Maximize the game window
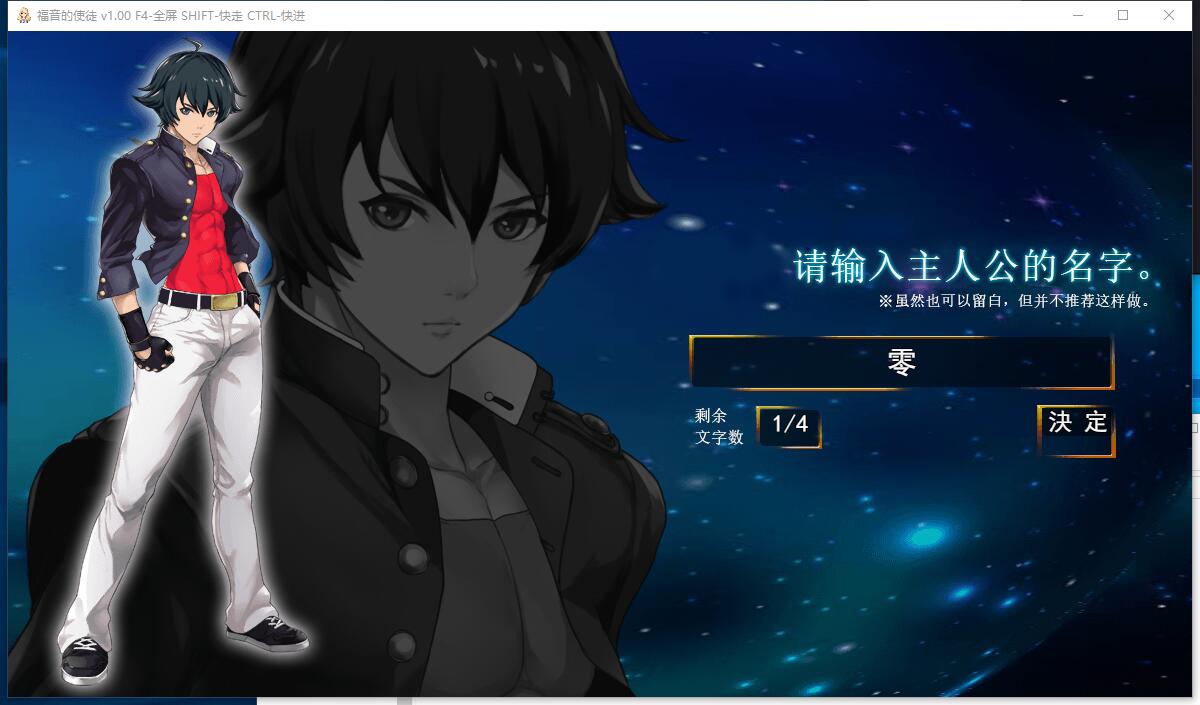Screen dimensions: 1200x705 1123,15
